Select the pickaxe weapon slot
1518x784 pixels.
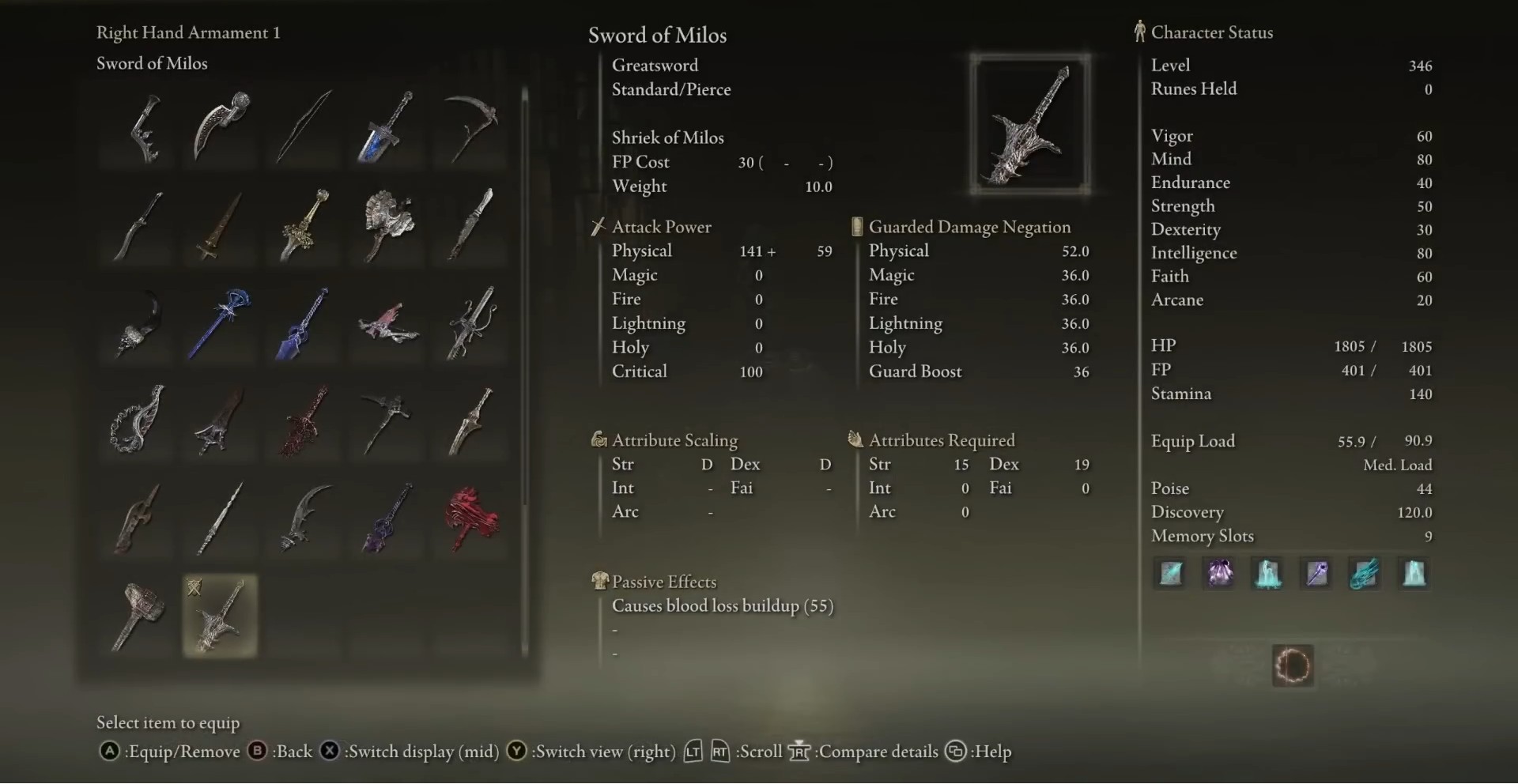pyautogui.click(x=387, y=420)
